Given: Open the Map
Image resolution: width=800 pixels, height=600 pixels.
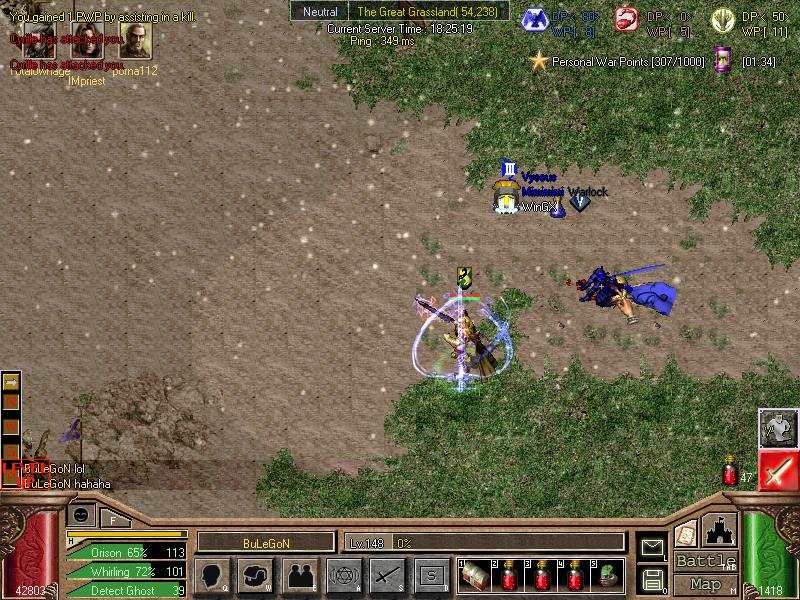Looking at the screenshot, I should point(706,584).
